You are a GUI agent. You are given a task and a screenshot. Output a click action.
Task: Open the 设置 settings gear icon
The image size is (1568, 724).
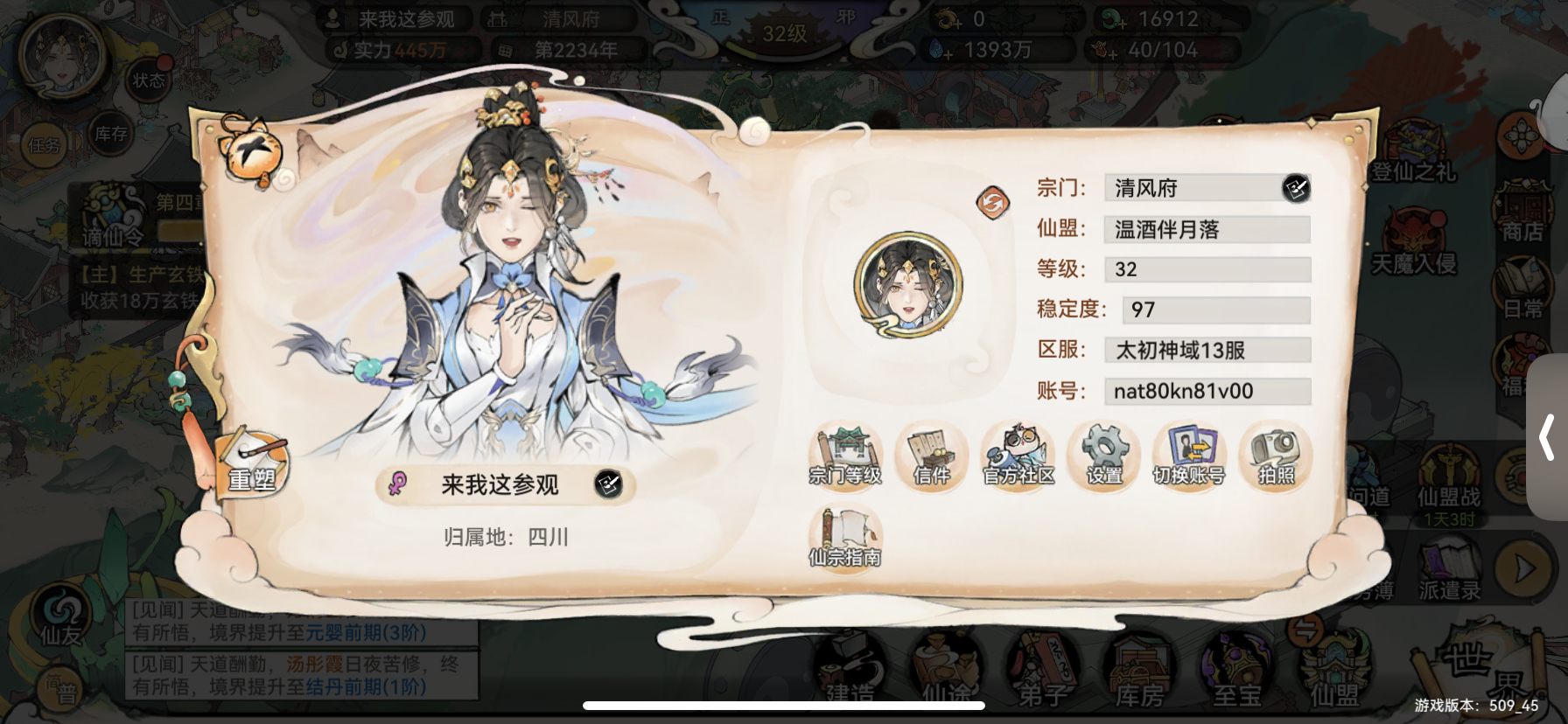(x=1103, y=455)
